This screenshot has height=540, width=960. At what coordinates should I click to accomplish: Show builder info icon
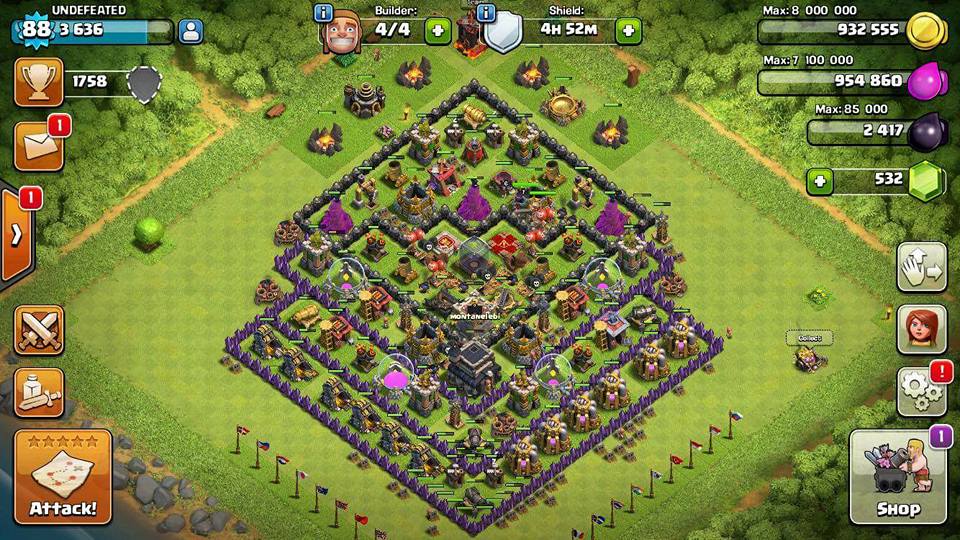323,13
